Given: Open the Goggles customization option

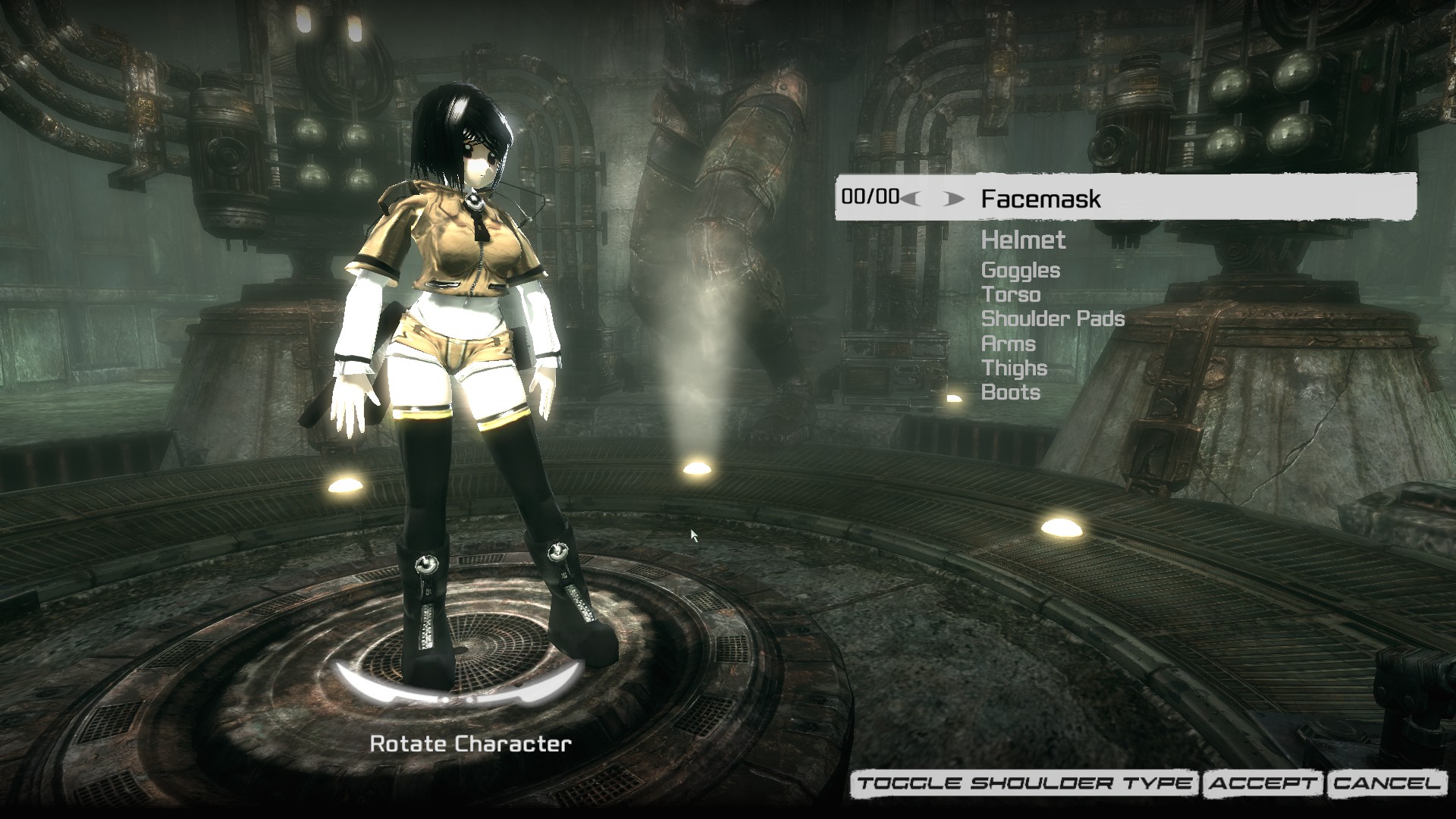Looking at the screenshot, I should tap(1020, 270).
